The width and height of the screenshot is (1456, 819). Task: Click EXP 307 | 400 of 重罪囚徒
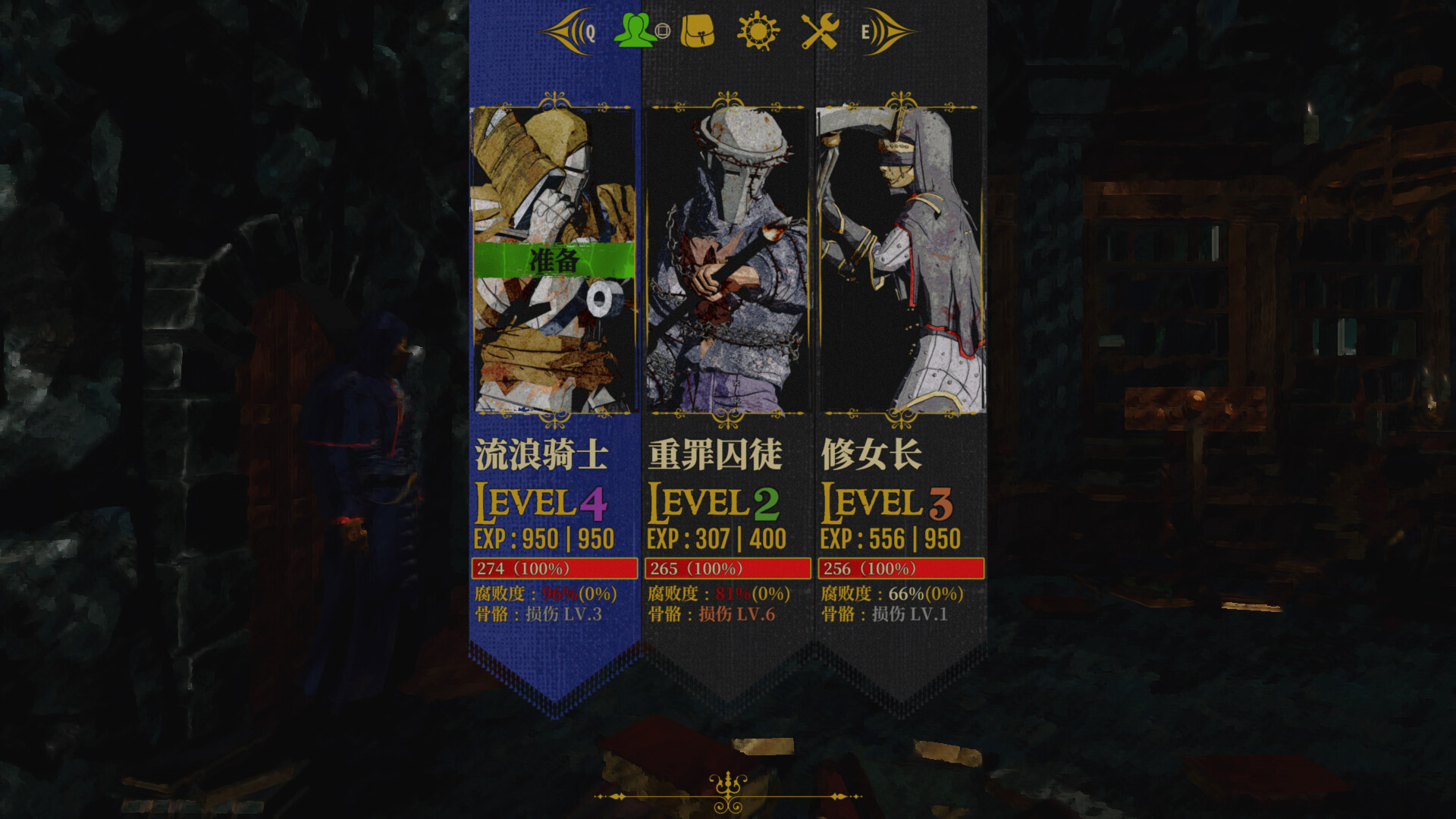[717, 539]
